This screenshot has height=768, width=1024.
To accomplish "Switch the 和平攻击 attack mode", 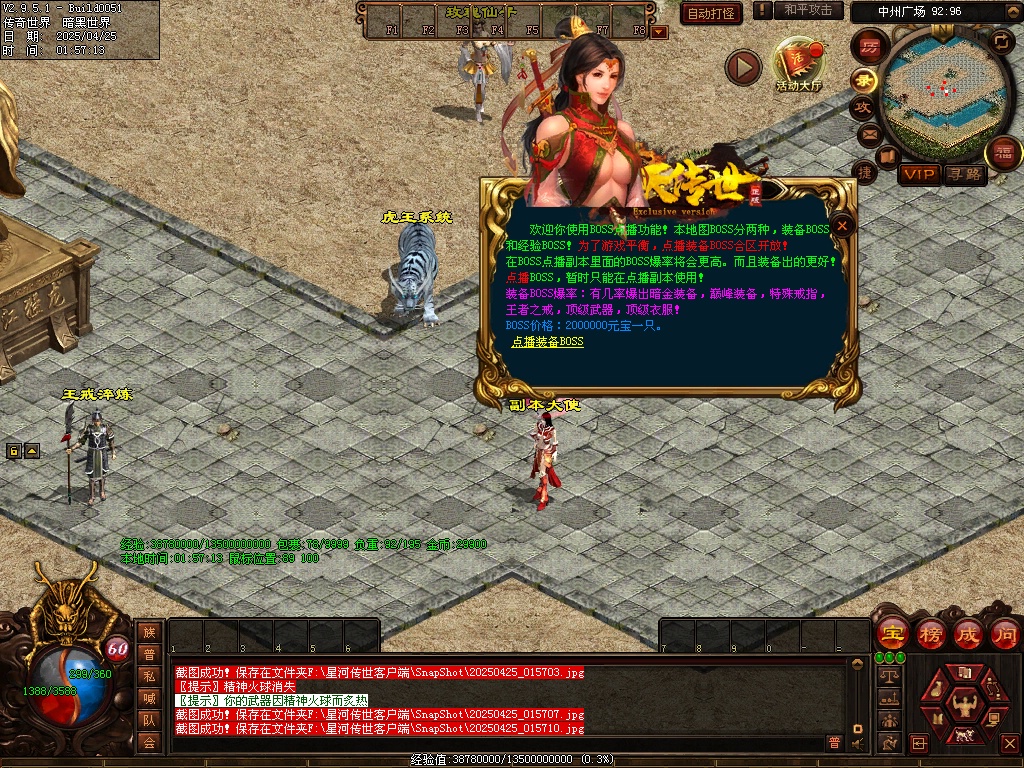I will 808,10.
